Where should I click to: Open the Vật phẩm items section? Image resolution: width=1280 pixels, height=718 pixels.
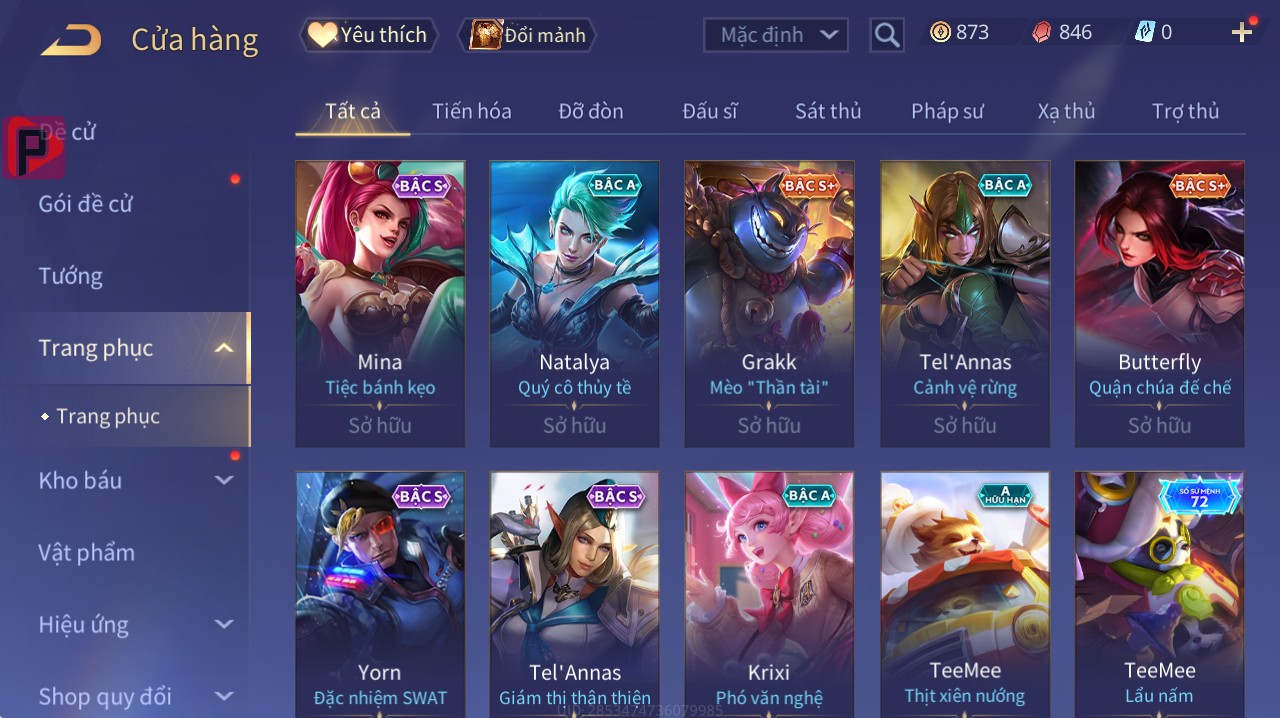86,552
